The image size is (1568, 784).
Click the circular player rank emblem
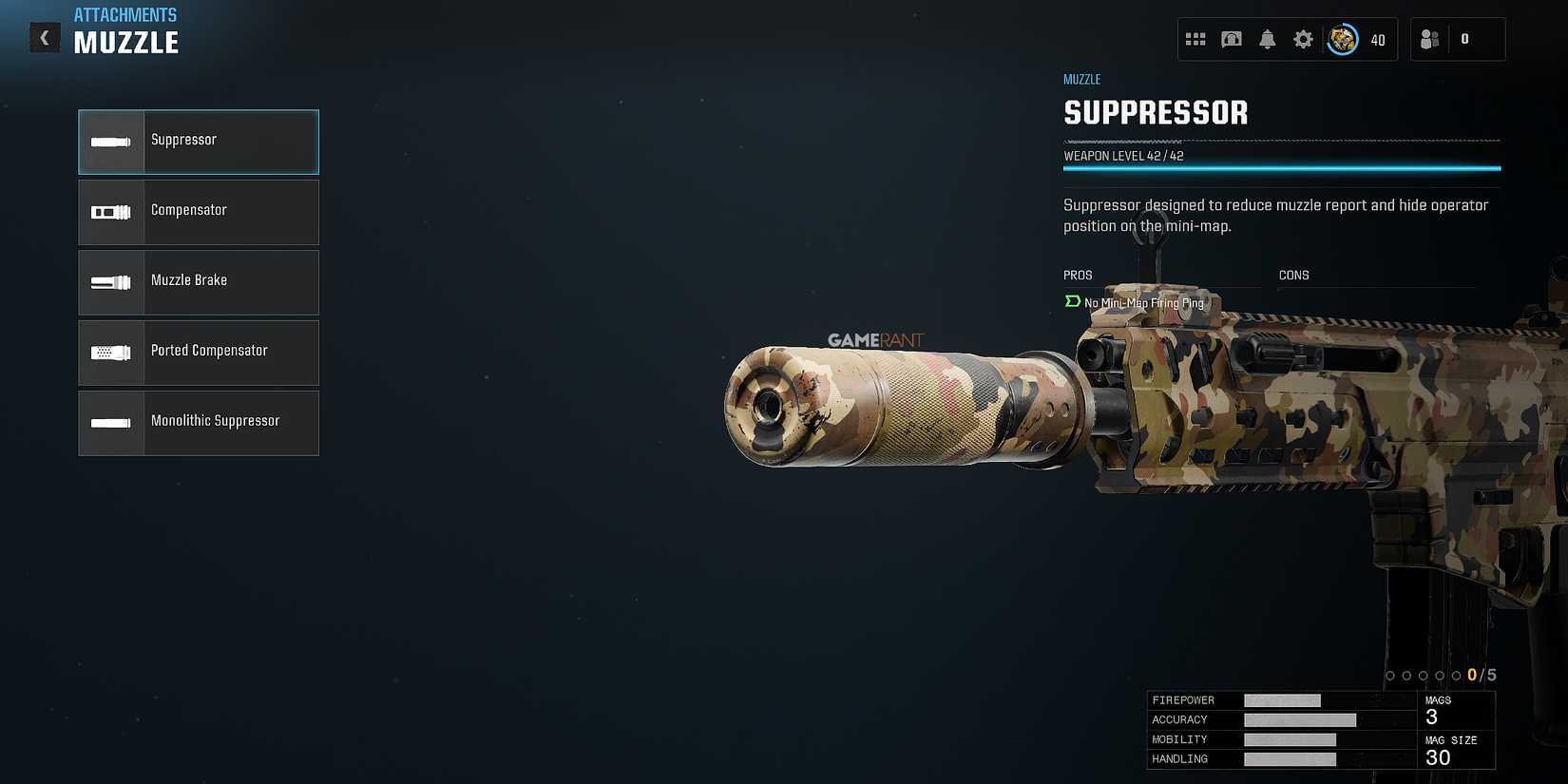tap(1342, 39)
